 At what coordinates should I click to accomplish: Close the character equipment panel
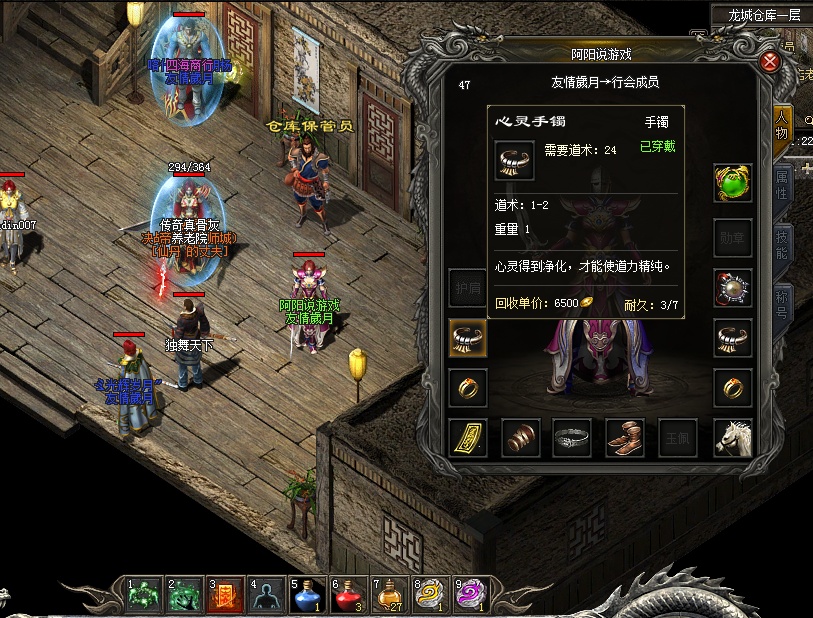pos(770,61)
